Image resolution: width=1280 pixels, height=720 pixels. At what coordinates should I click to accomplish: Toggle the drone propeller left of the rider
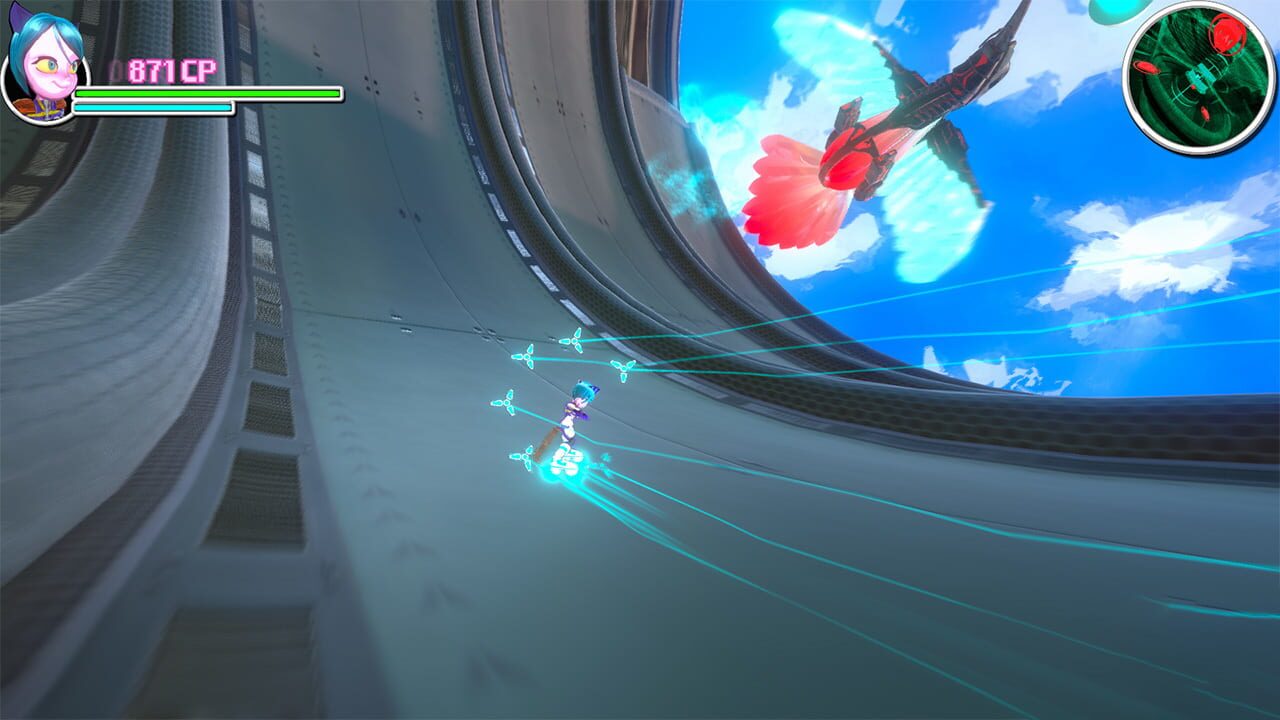click(x=506, y=405)
